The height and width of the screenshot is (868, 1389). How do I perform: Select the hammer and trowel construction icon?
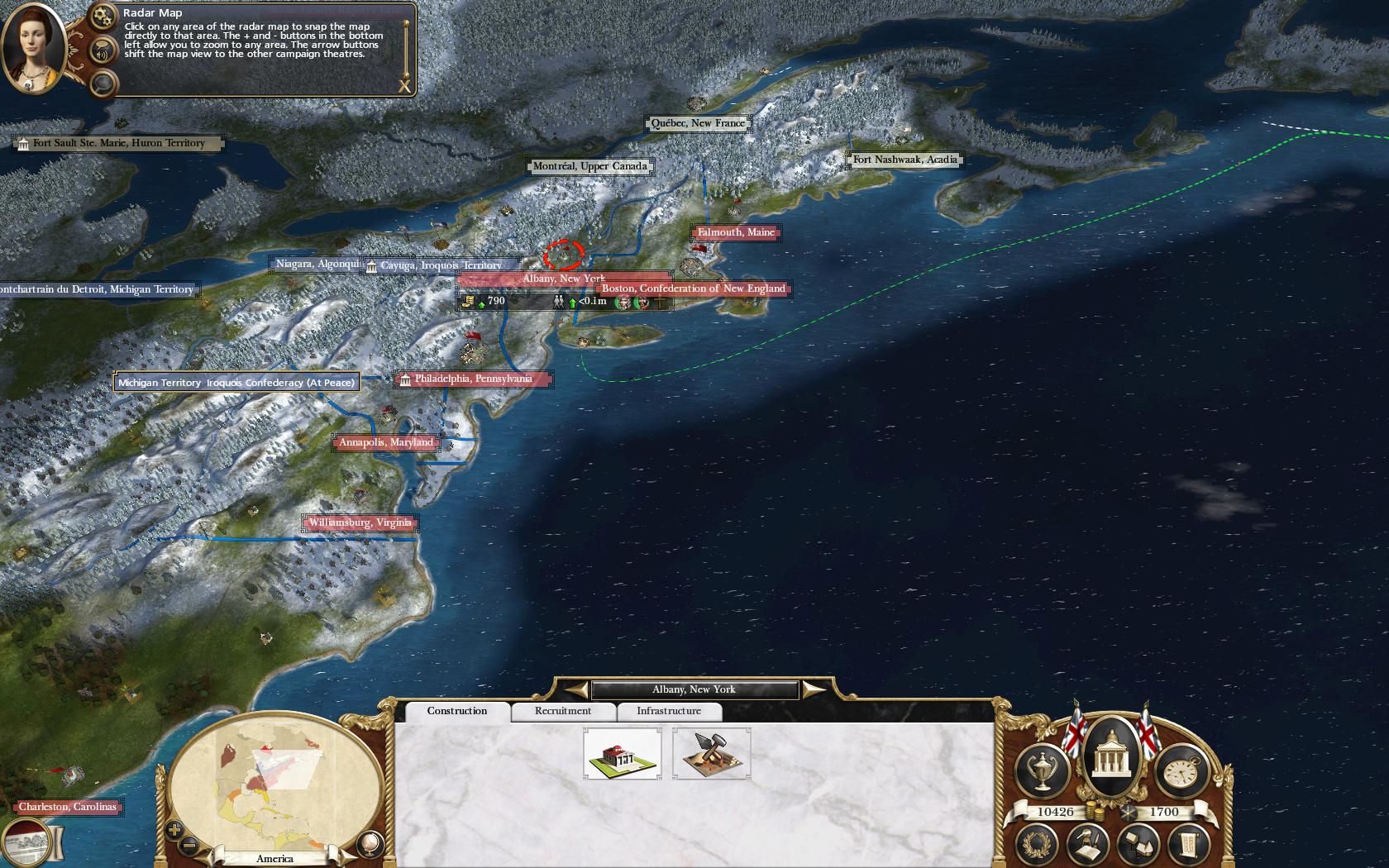[x=711, y=753]
